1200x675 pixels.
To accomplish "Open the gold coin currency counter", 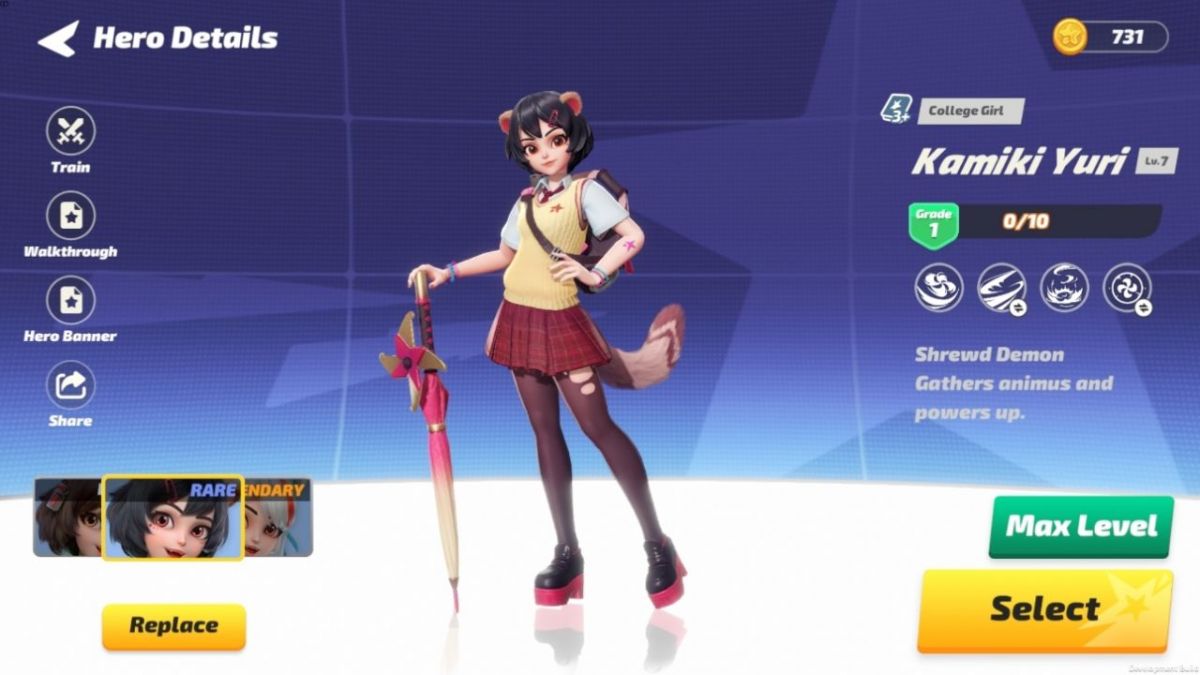I will [1110, 37].
